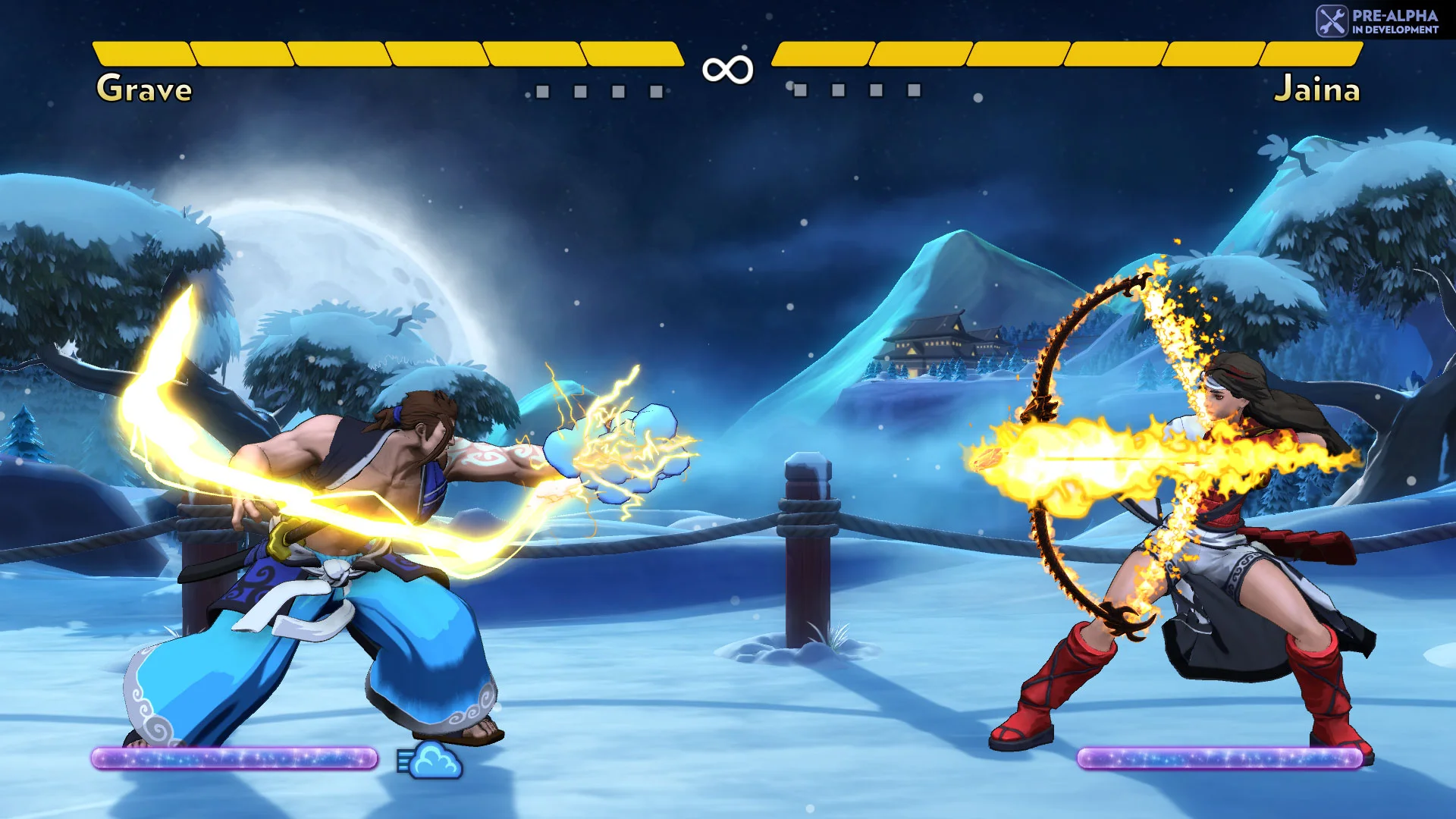The width and height of the screenshot is (1456, 819).
Task: Select the Jaina name label
Action: [1319, 89]
